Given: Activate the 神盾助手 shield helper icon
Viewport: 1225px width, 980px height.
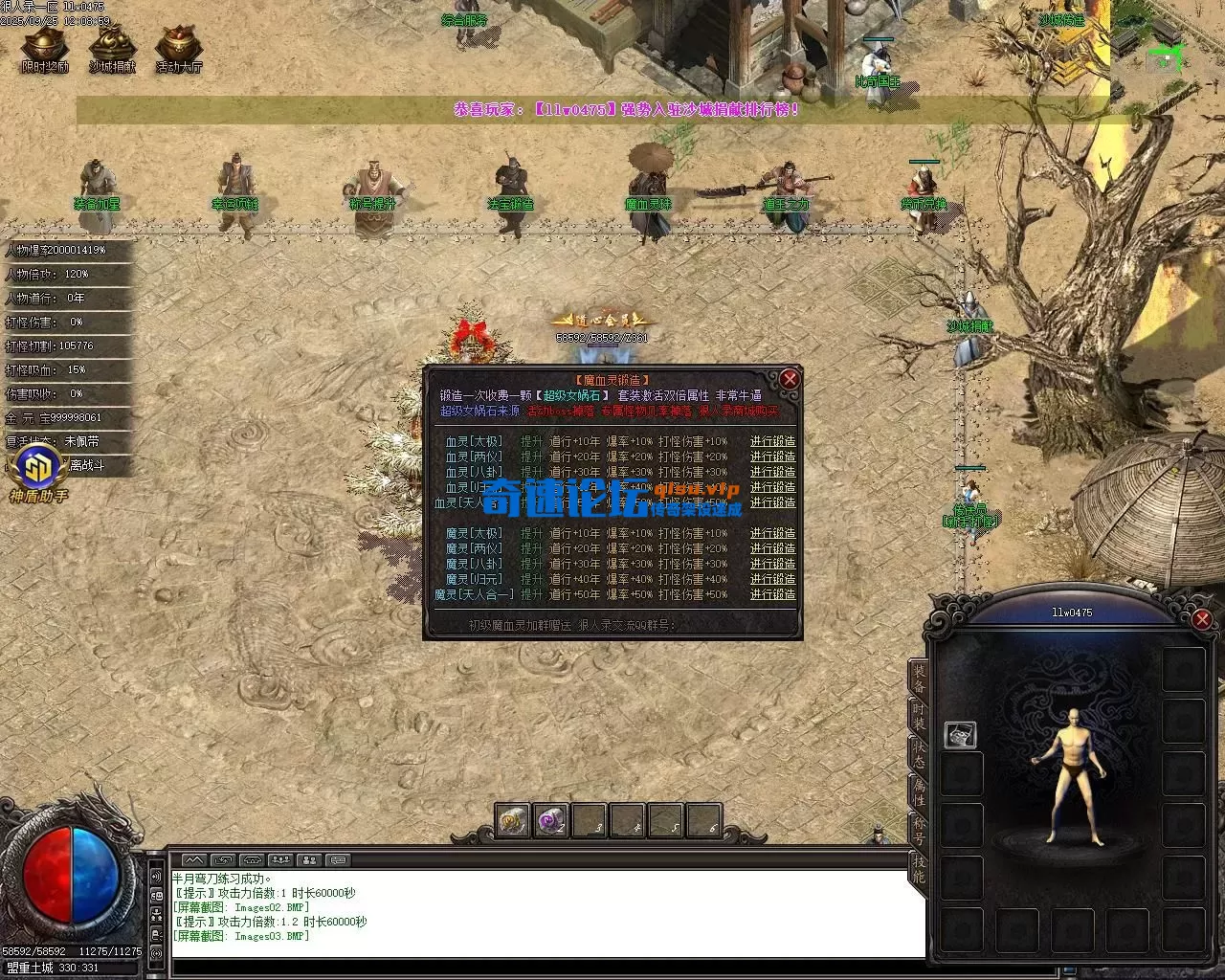Looking at the screenshot, I should (38, 472).
